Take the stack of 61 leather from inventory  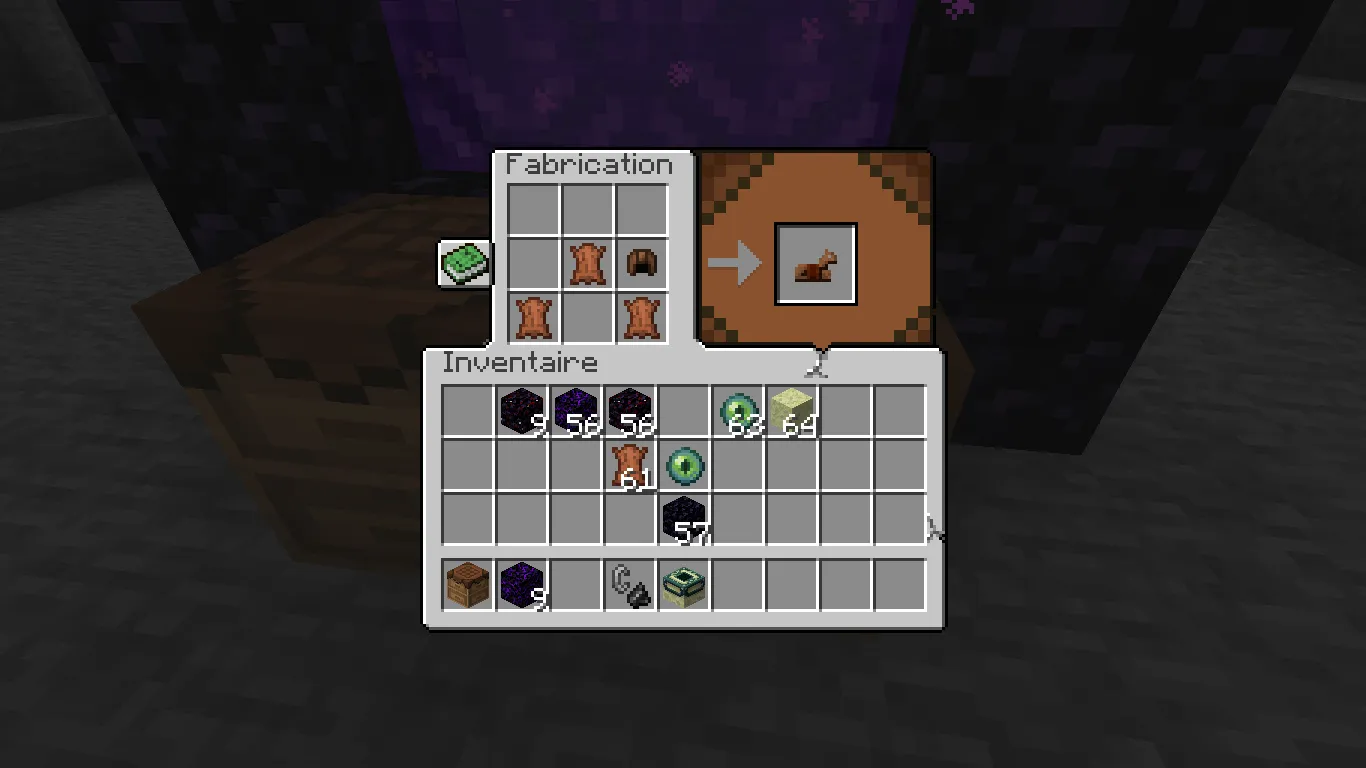(631, 466)
